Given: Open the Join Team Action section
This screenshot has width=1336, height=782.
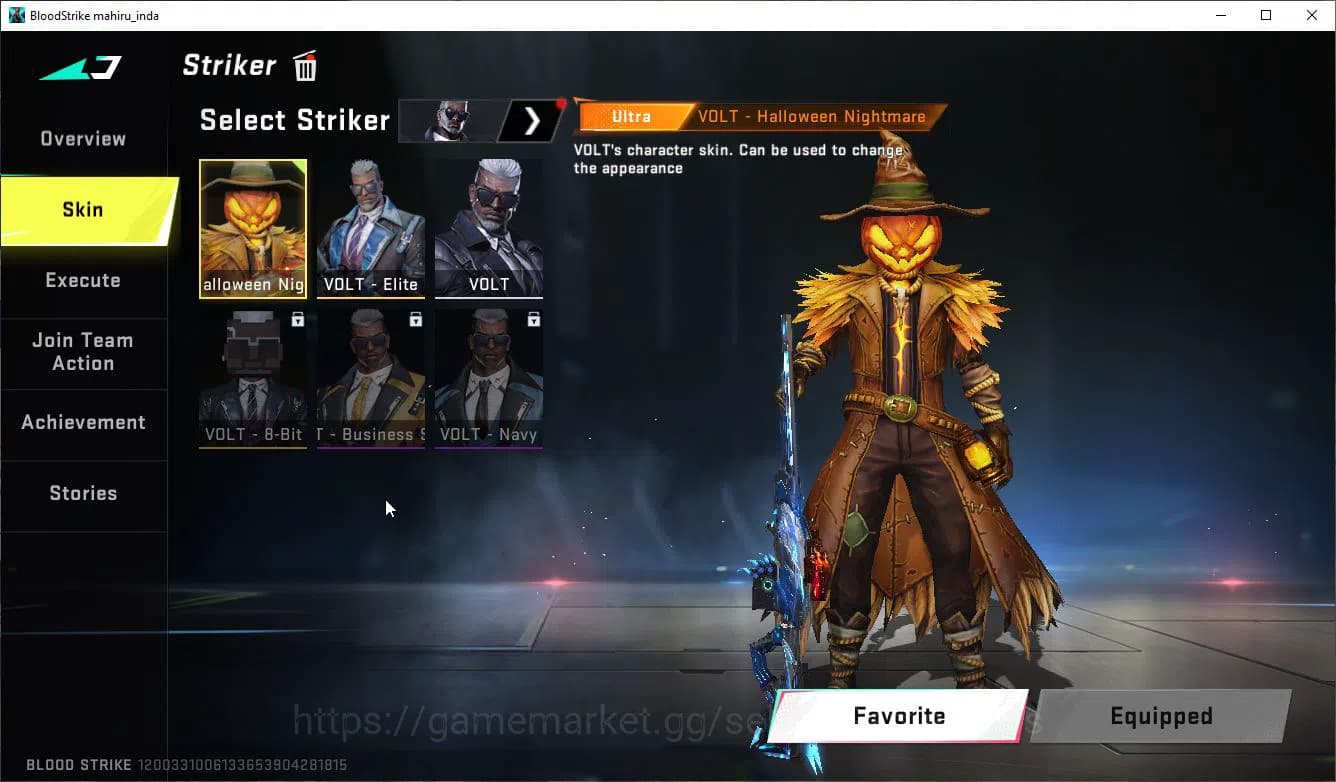Looking at the screenshot, I should point(82,352).
